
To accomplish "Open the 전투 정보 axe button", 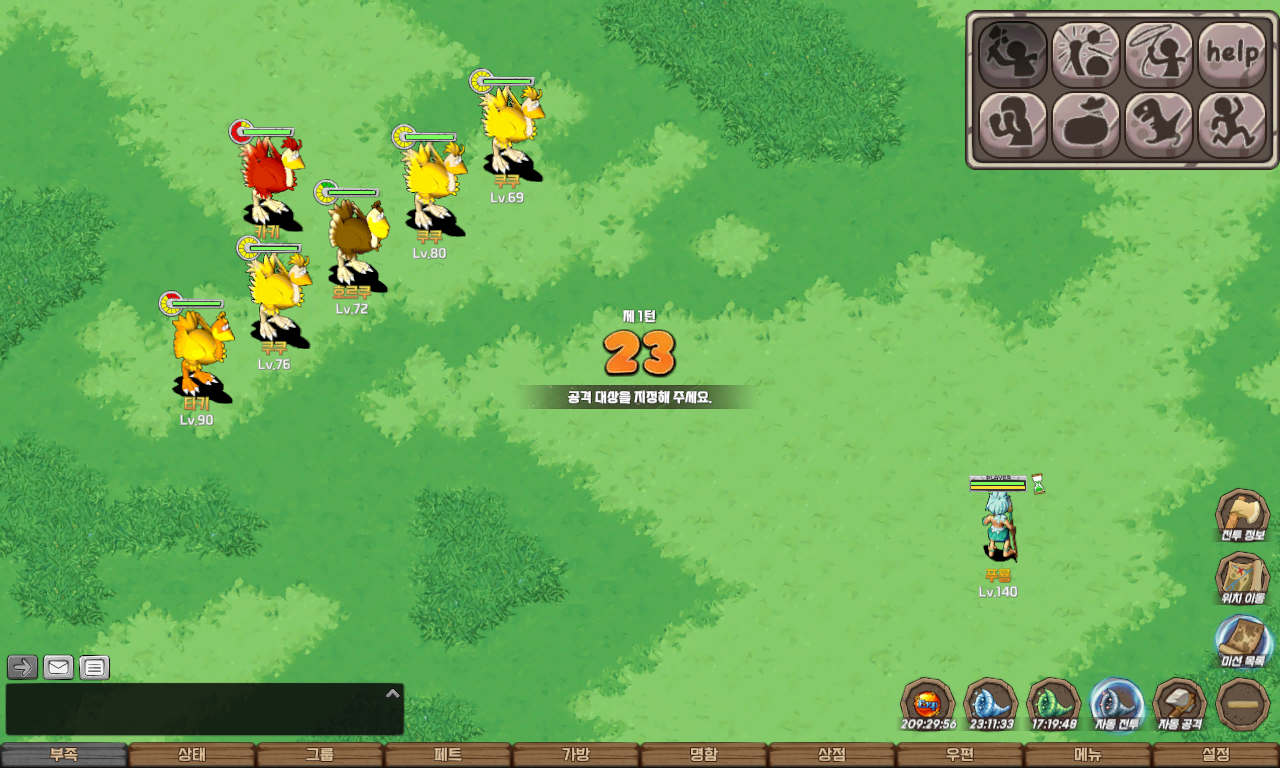I will pos(1242,516).
